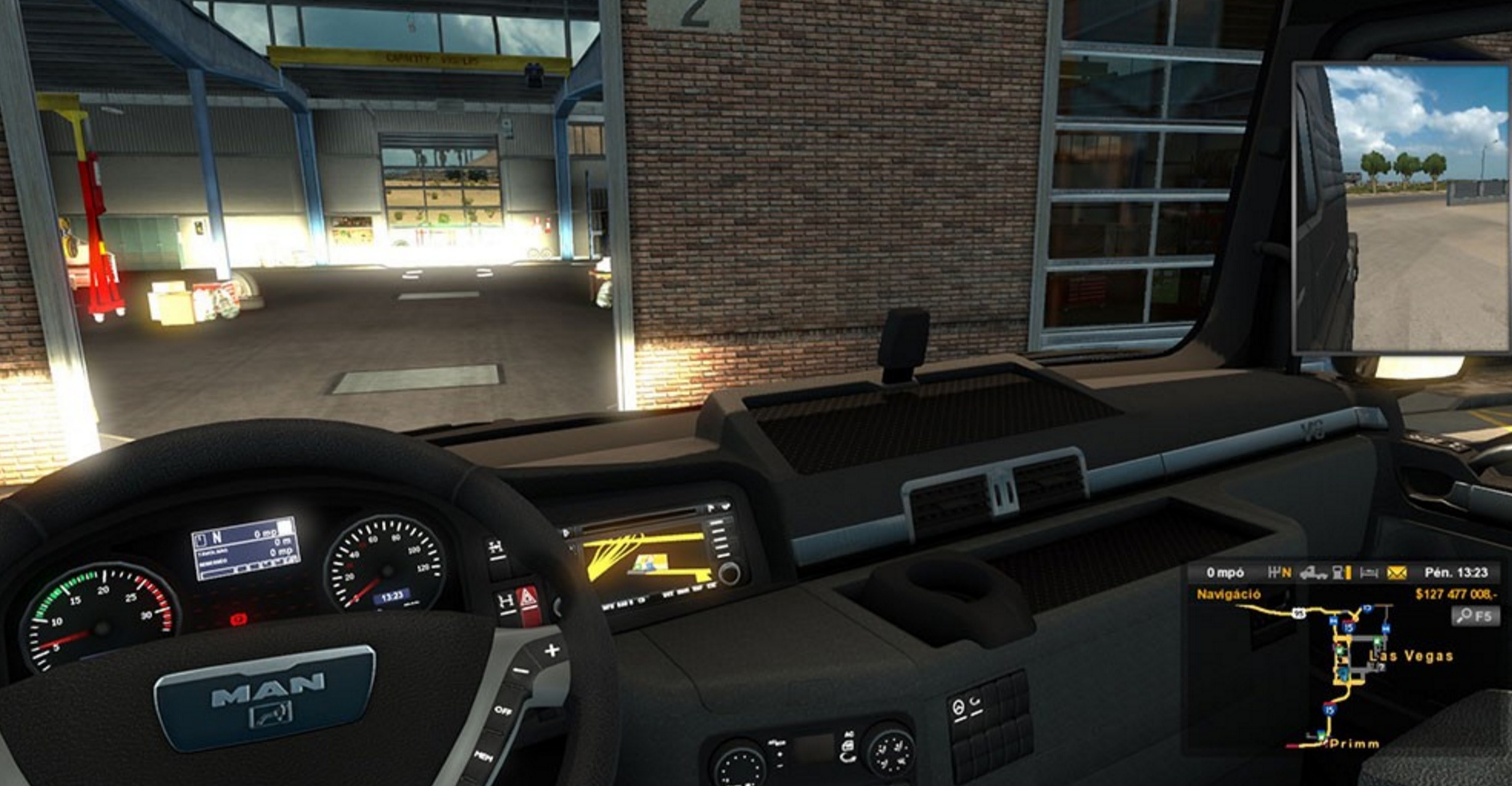Open the Navigáció route advisor tab
The image size is (1512, 786).
(x=1228, y=594)
